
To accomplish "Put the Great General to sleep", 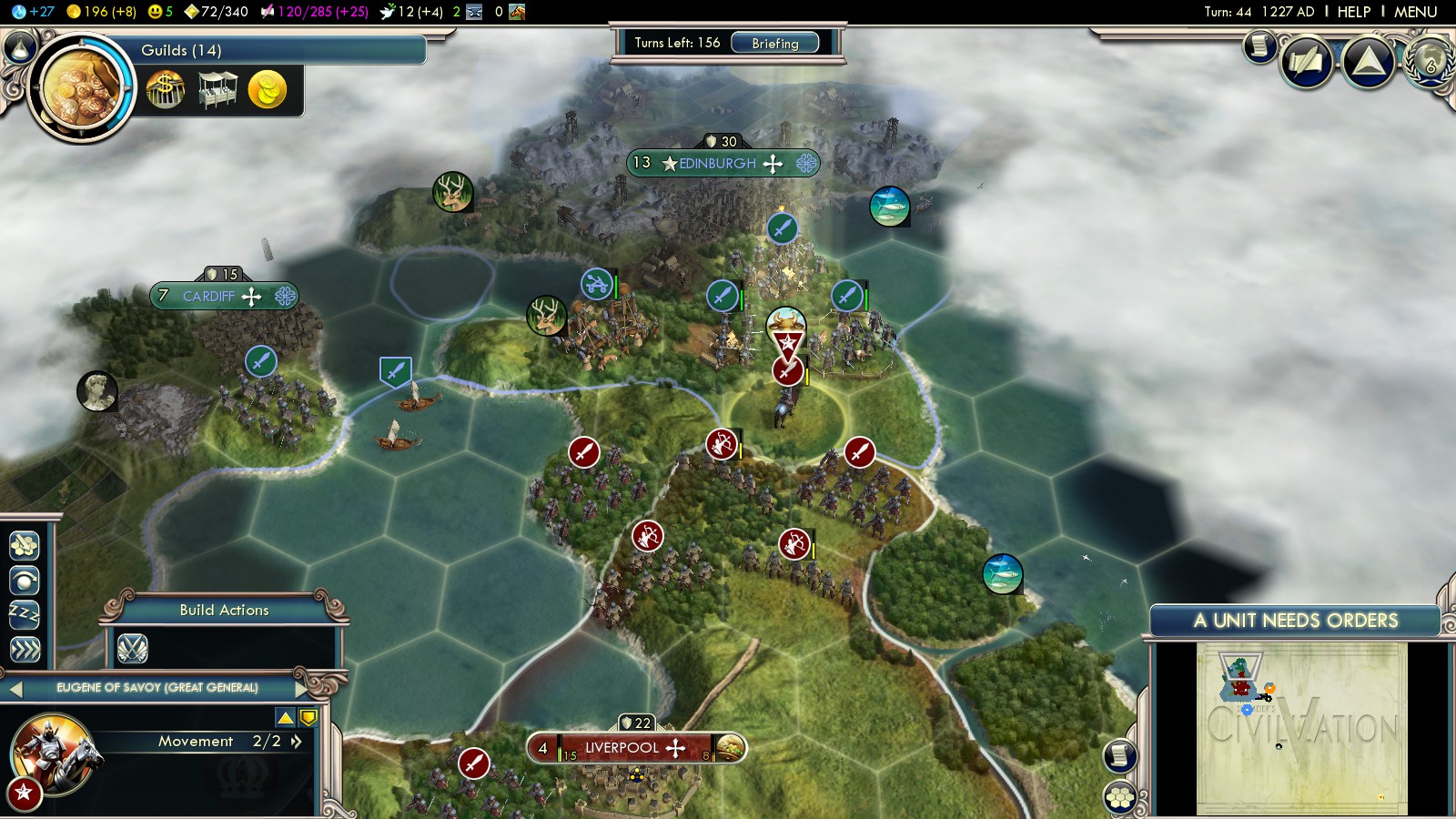I will [25, 614].
